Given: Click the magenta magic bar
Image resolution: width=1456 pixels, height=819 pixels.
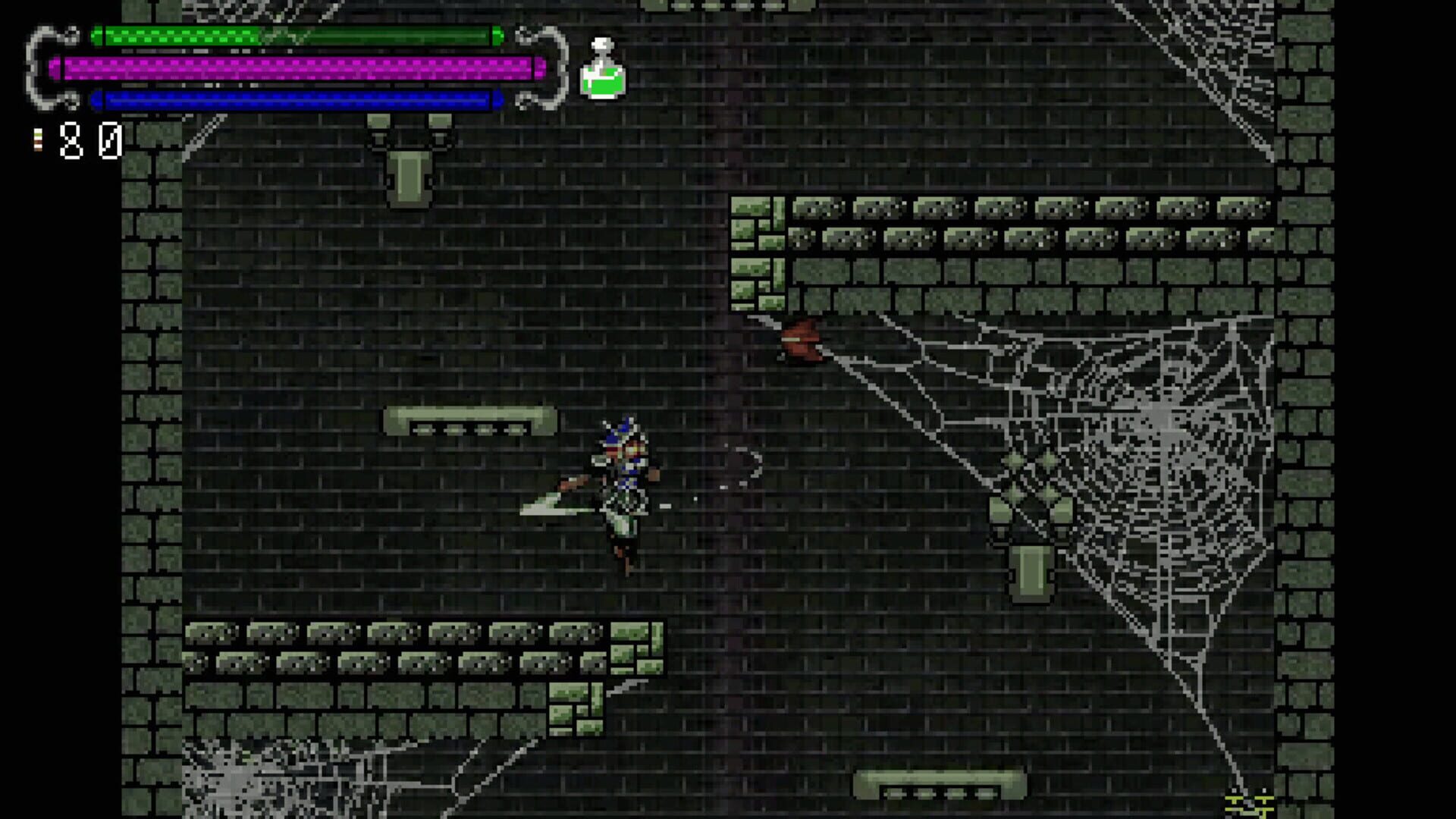Looking at the screenshot, I should (296, 67).
